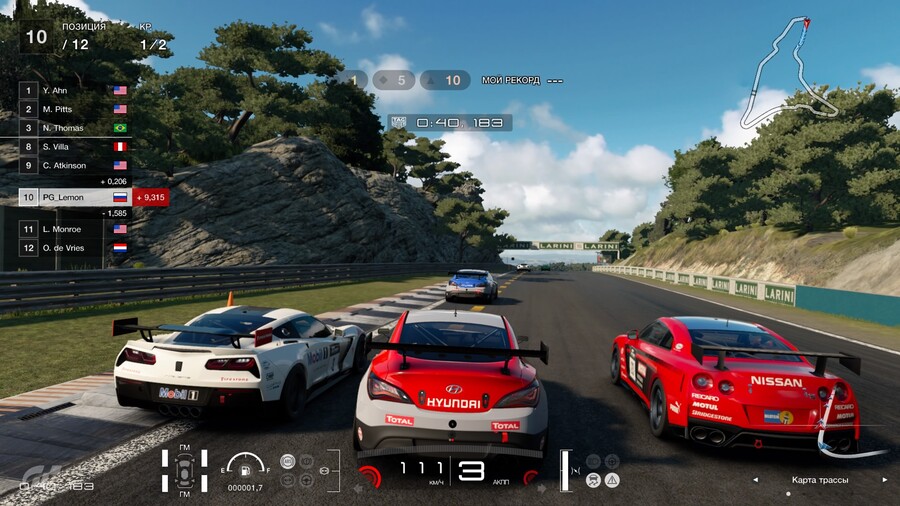Click the next arrow beside Карта трассы
The image size is (900, 506).
[x=884, y=480]
